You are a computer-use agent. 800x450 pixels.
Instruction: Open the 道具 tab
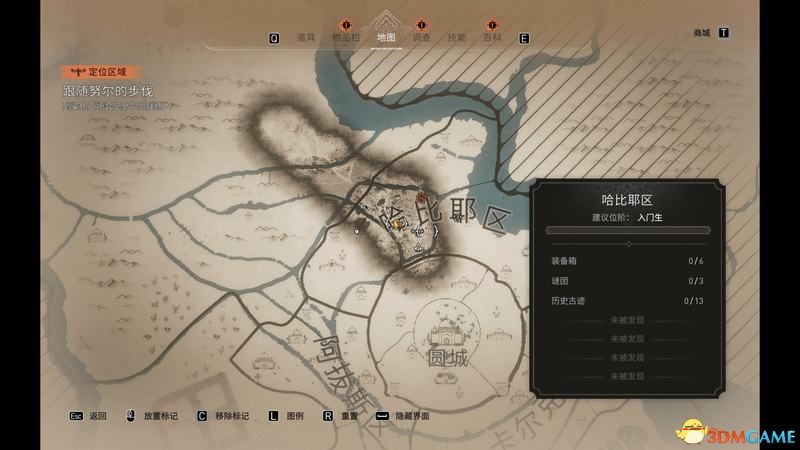pyautogui.click(x=306, y=38)
